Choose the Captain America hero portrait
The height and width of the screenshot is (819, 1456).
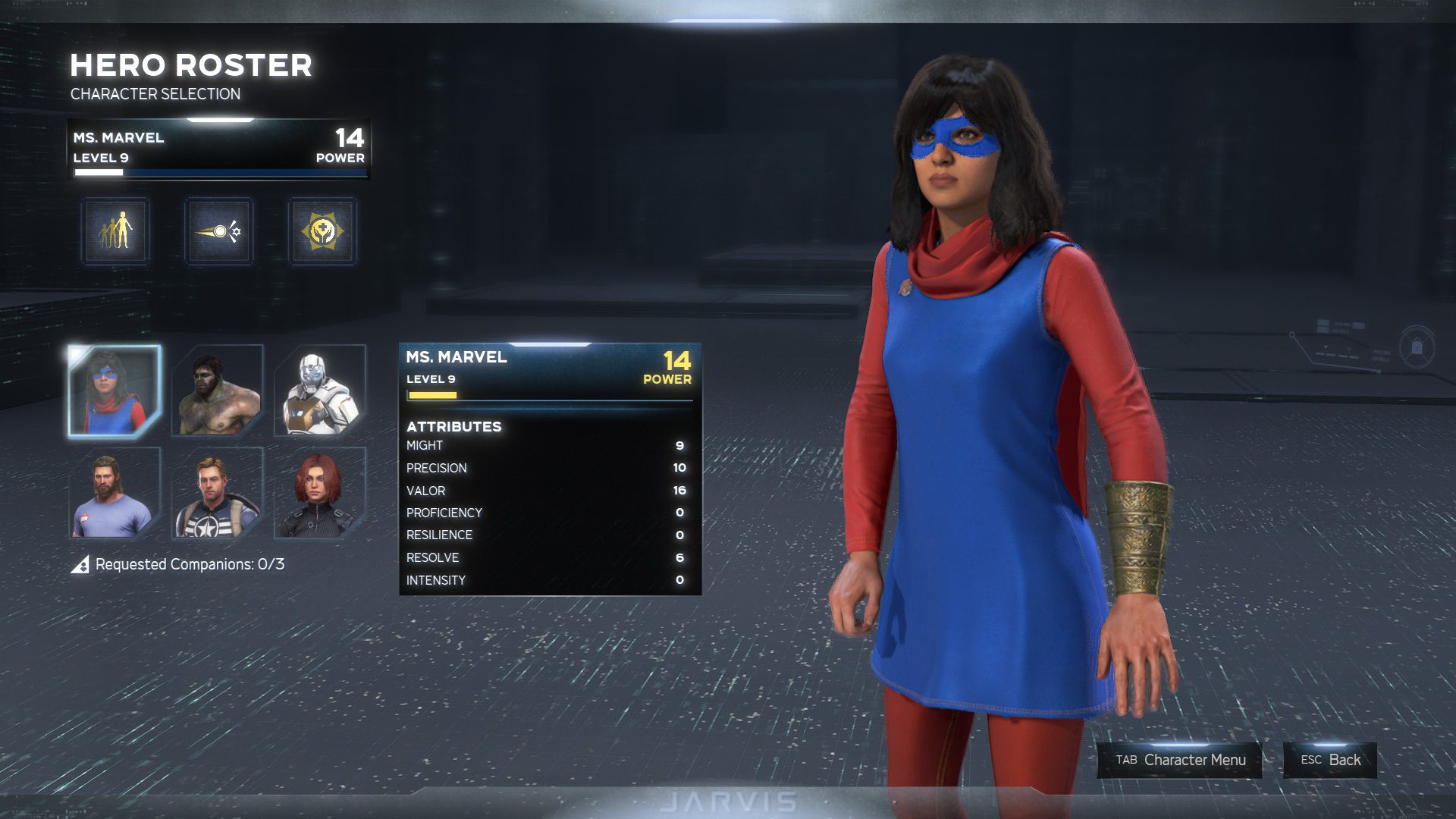point(218,494)
